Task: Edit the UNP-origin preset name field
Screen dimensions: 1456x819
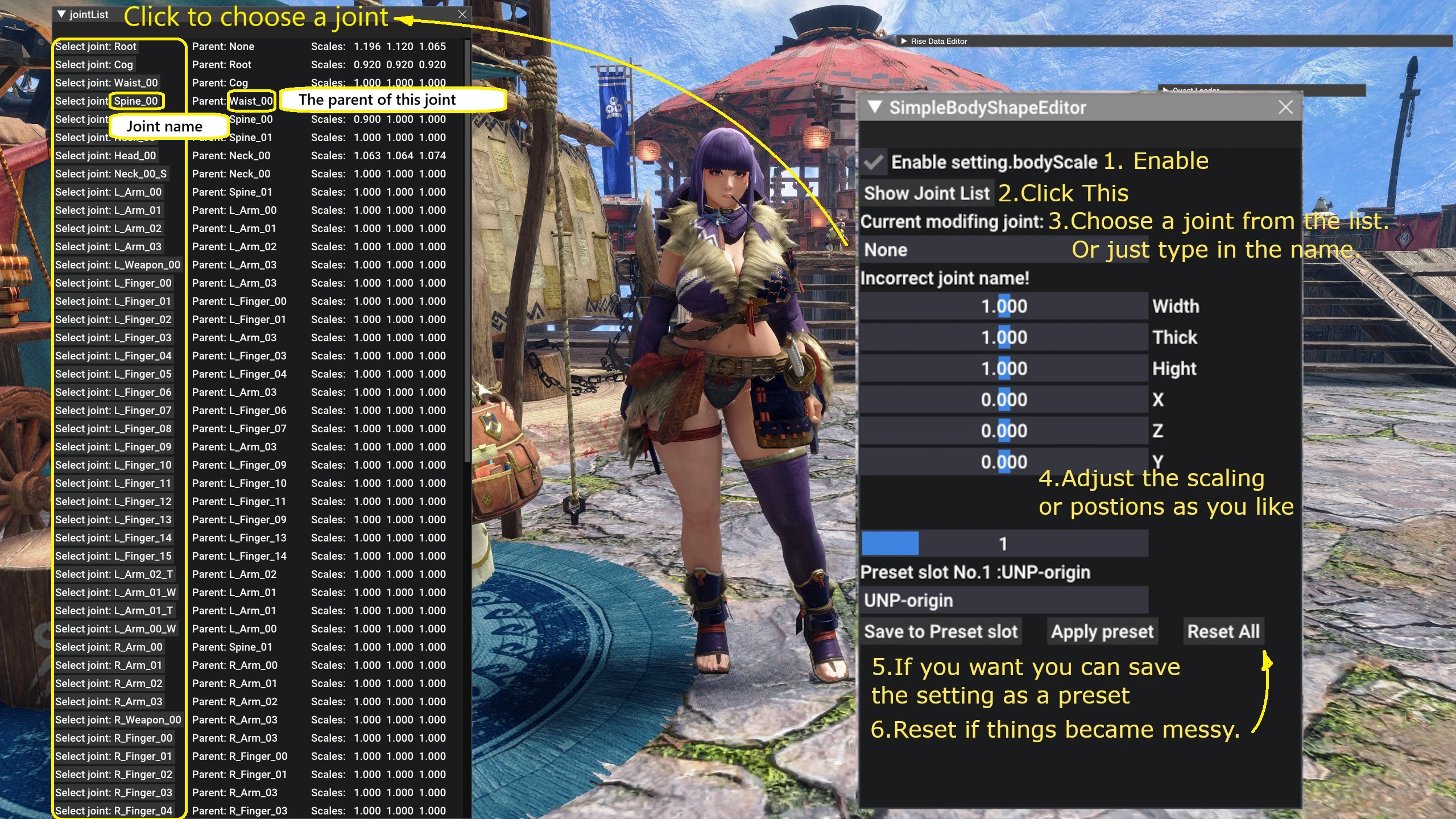Action: (1004, 601)
